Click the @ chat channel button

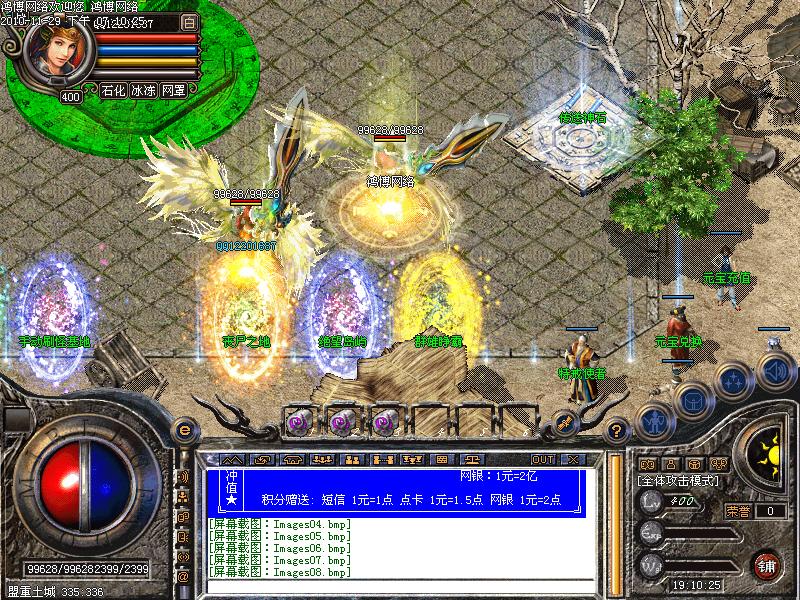click(183, 577)
